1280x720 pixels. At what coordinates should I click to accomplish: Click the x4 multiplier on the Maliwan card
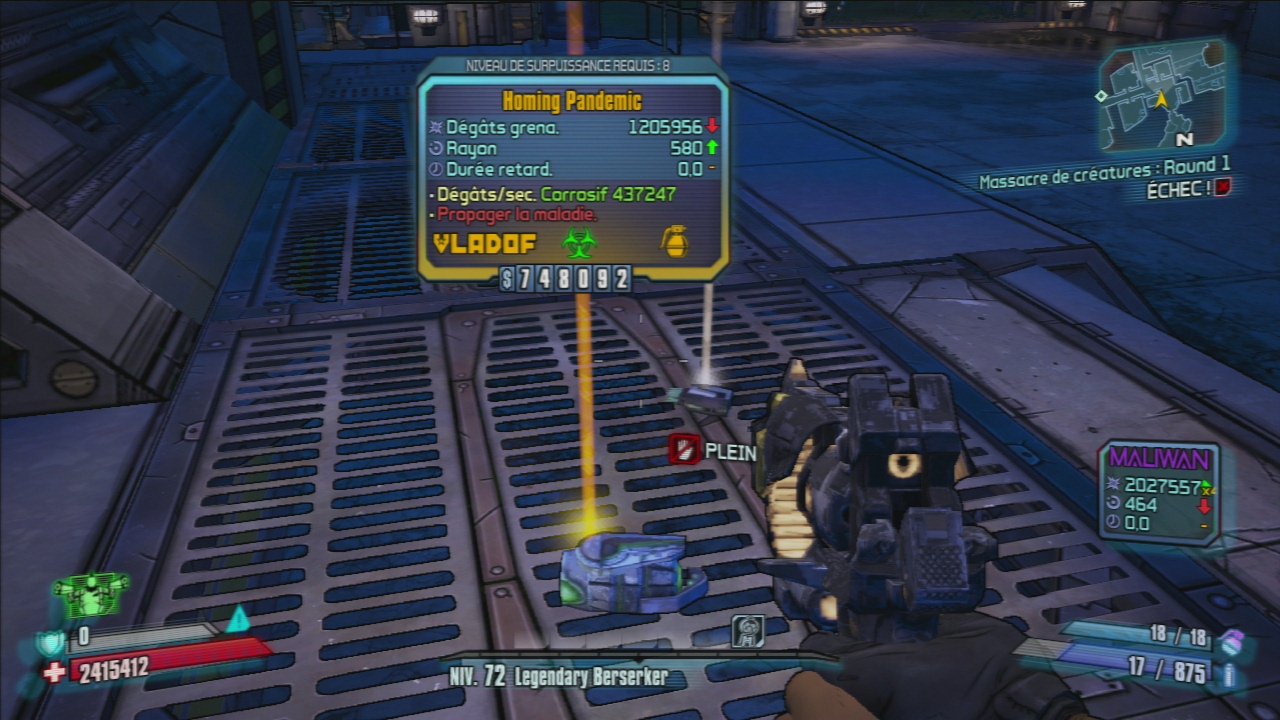[x=1208, y=491]
